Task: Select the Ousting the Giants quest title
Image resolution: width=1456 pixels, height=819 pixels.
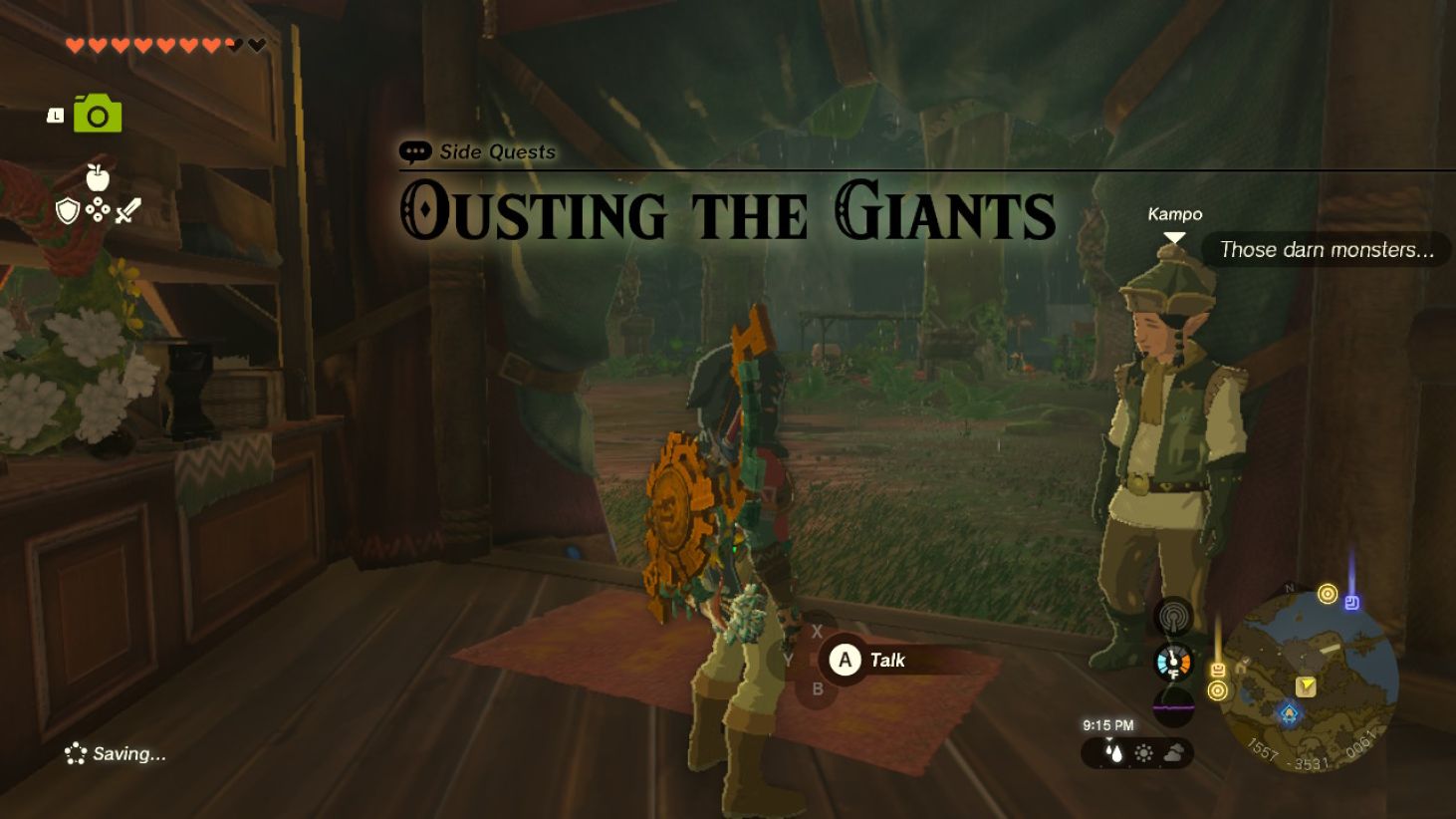Action: pos(726,212)
